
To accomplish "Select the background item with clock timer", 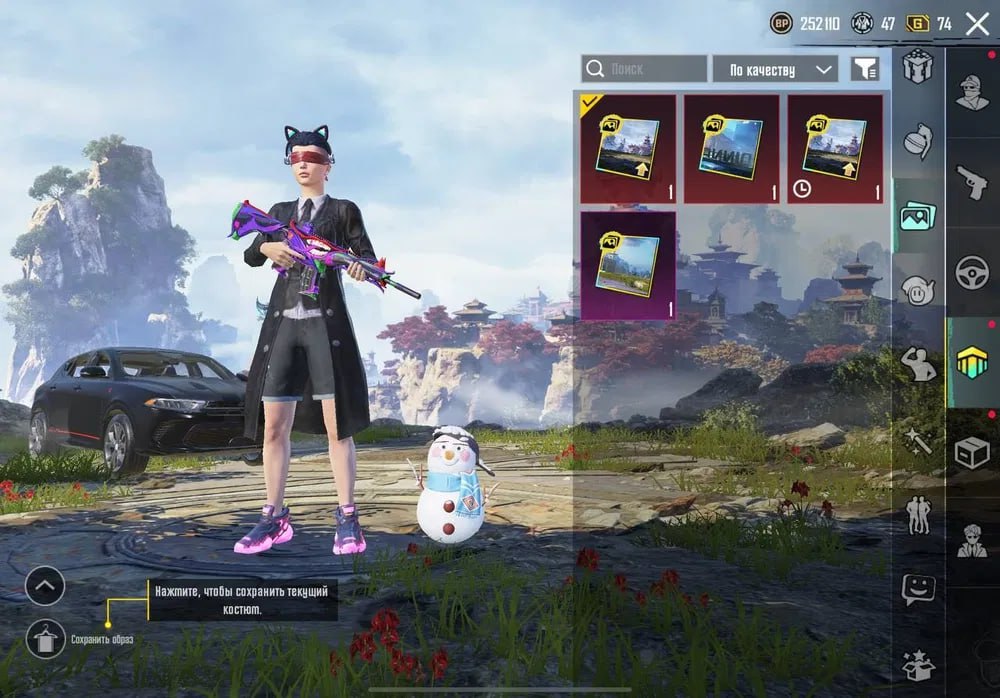I will coord(835,149).
